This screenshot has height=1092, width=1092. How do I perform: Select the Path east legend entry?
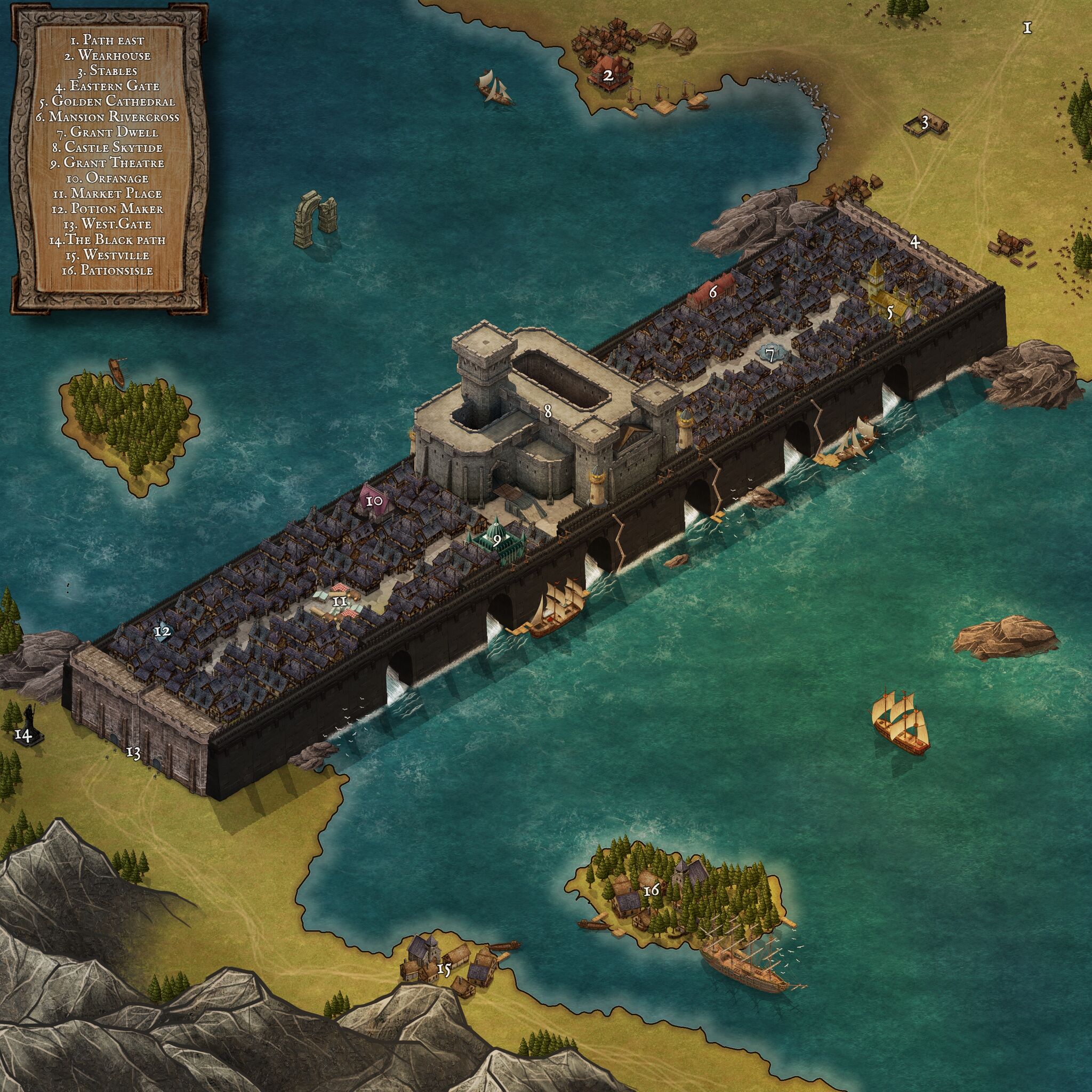click(x=107, y=40)
